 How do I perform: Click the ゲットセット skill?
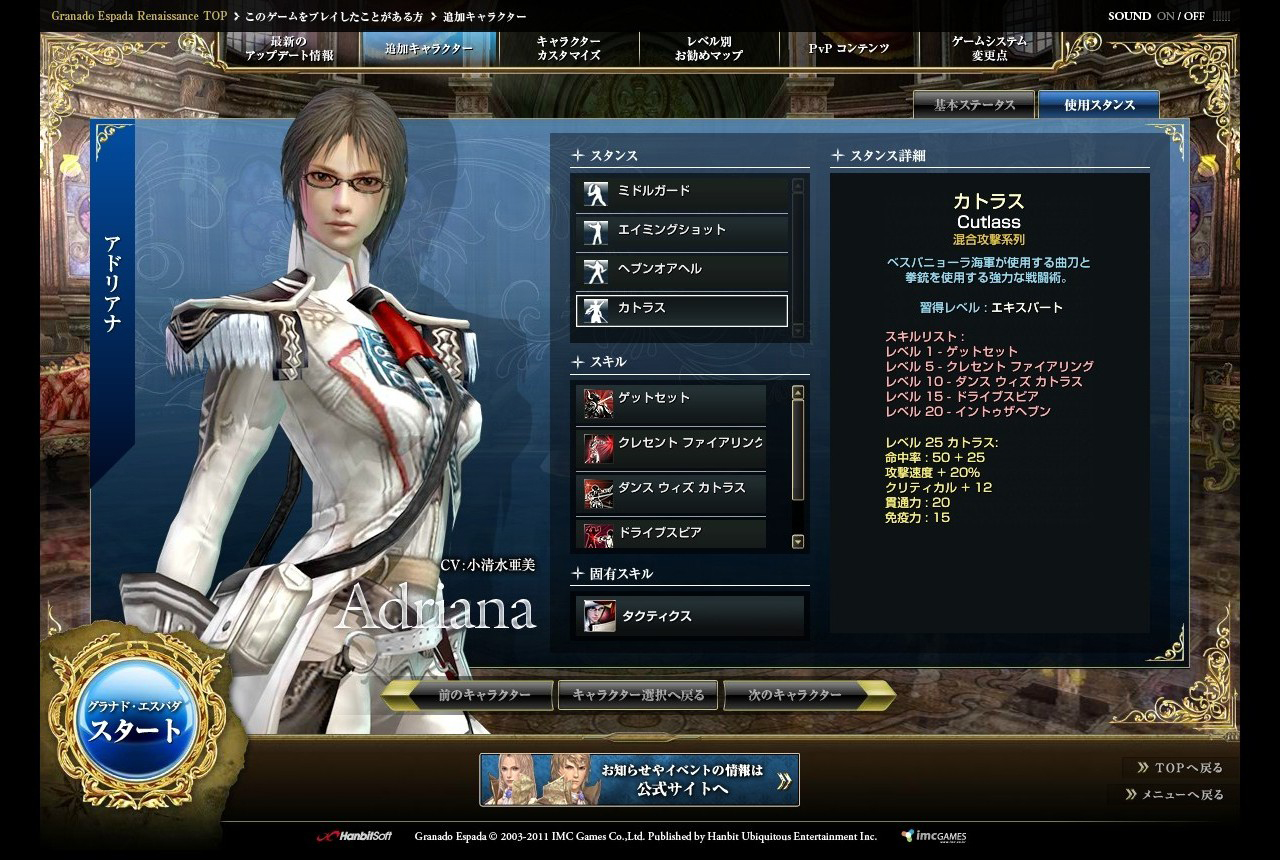pyautogui.click(x=671, y=400)
